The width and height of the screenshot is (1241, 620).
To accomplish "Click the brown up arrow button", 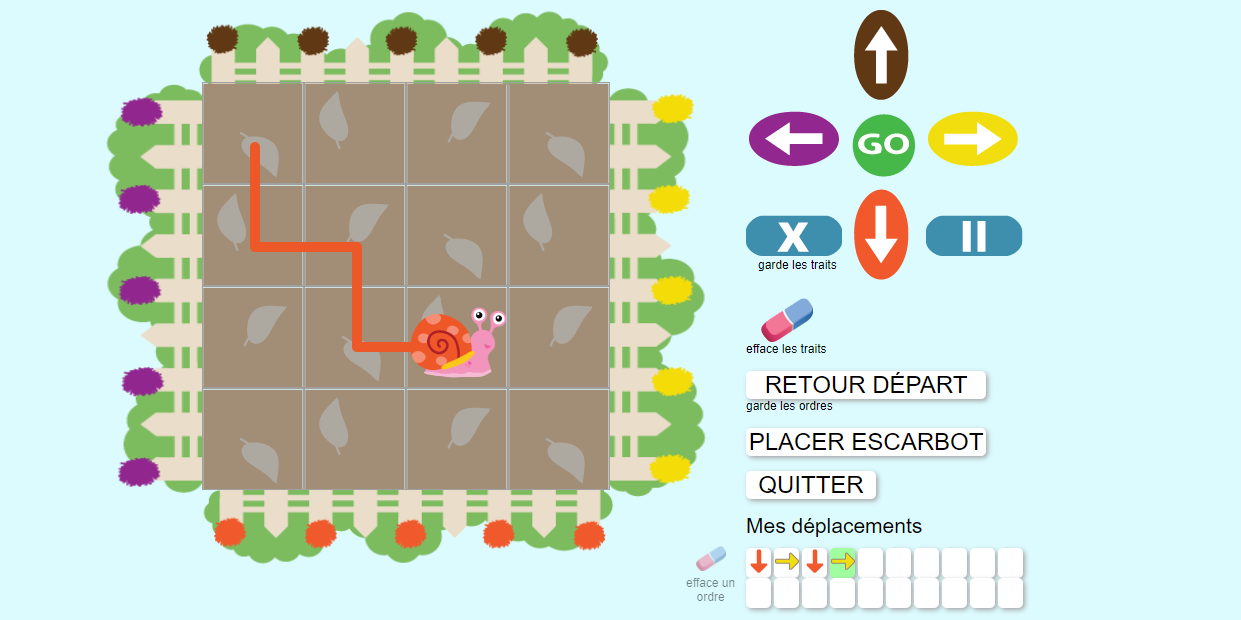I will pos(880,55).
